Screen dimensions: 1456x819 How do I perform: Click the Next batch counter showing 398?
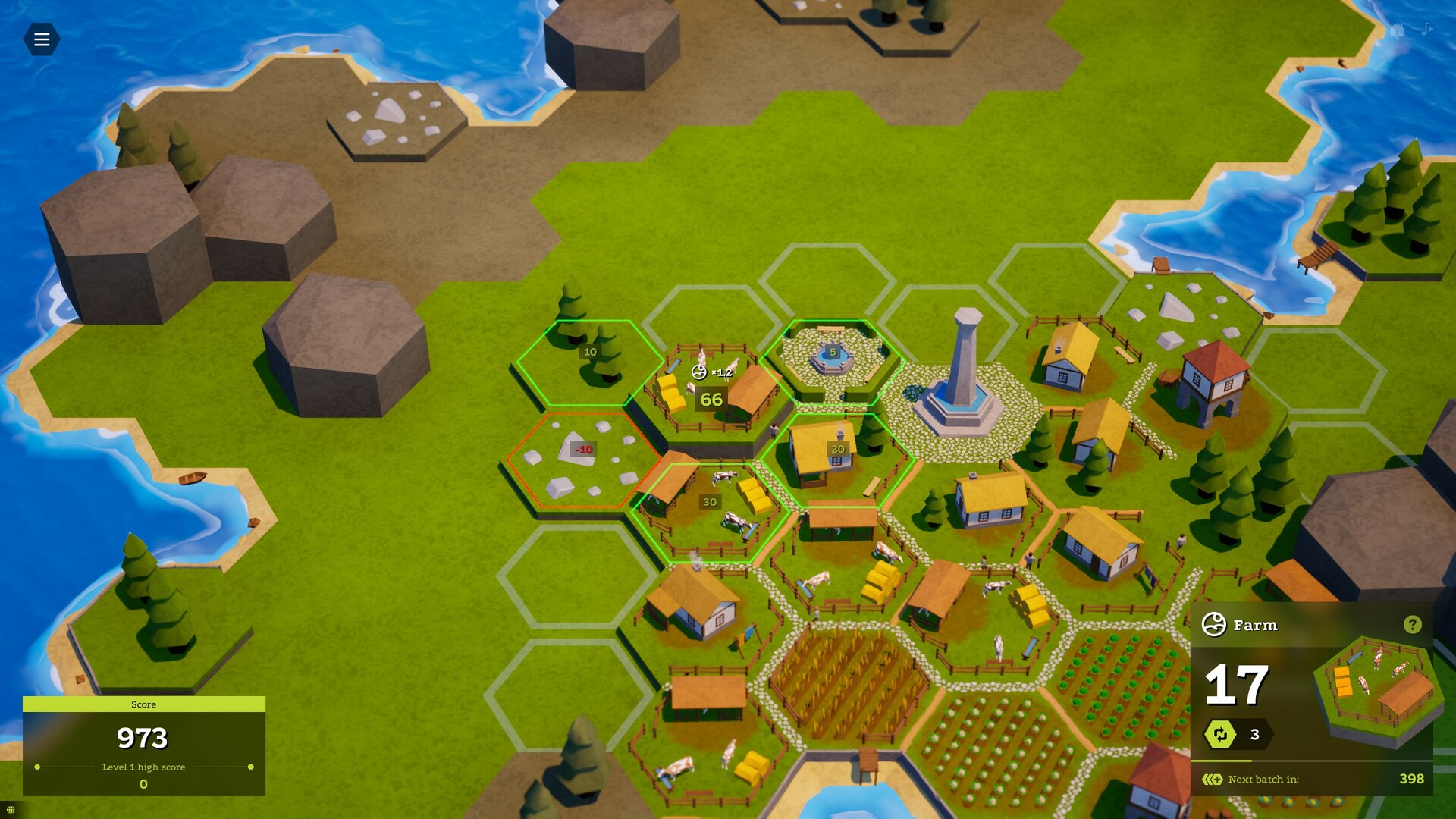[x=1413, y=779]
